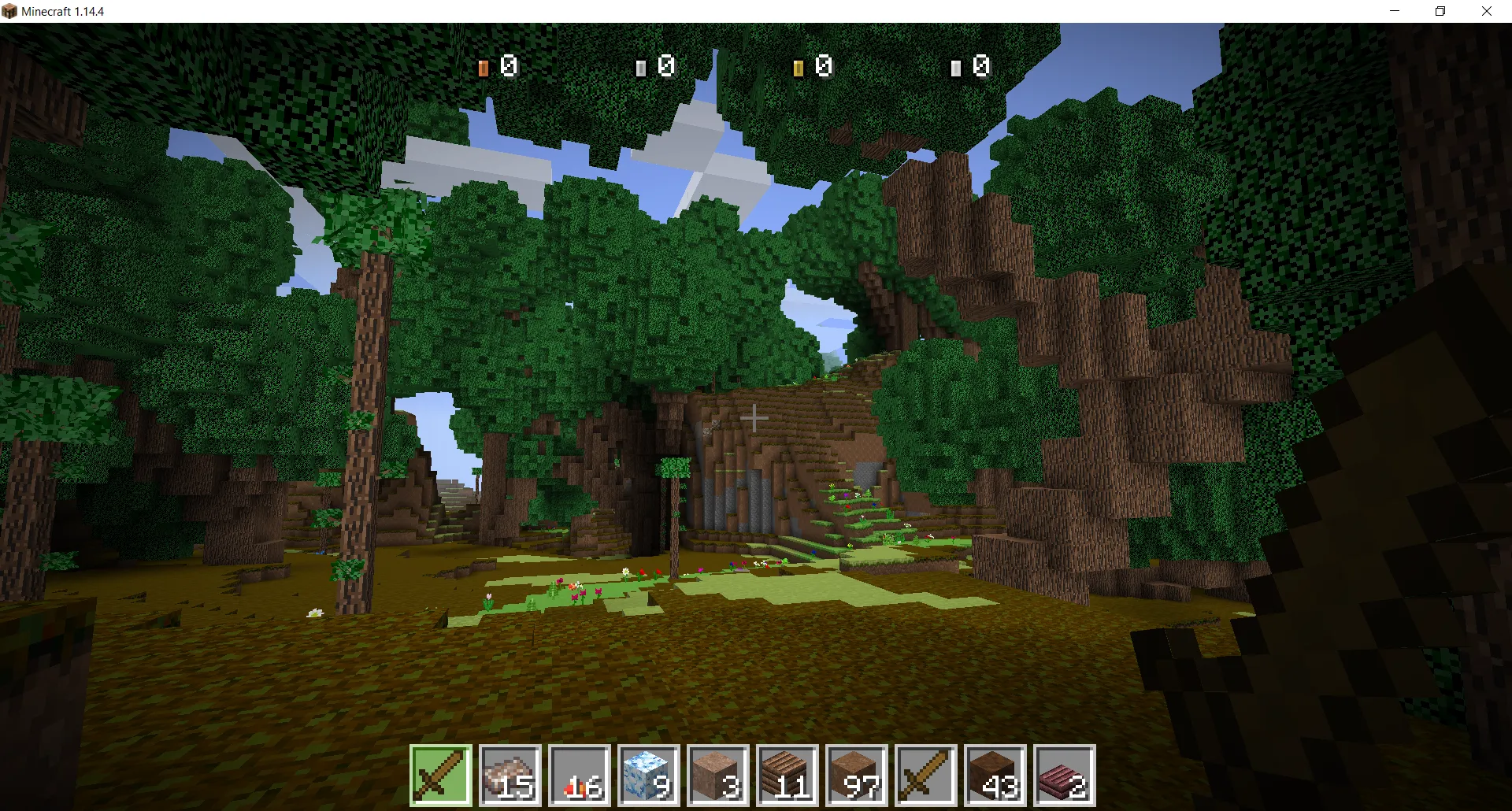This screenshot has height=811, width=1512.
Task: Click the second iron counter showing 0
Action: pos(658,66)
